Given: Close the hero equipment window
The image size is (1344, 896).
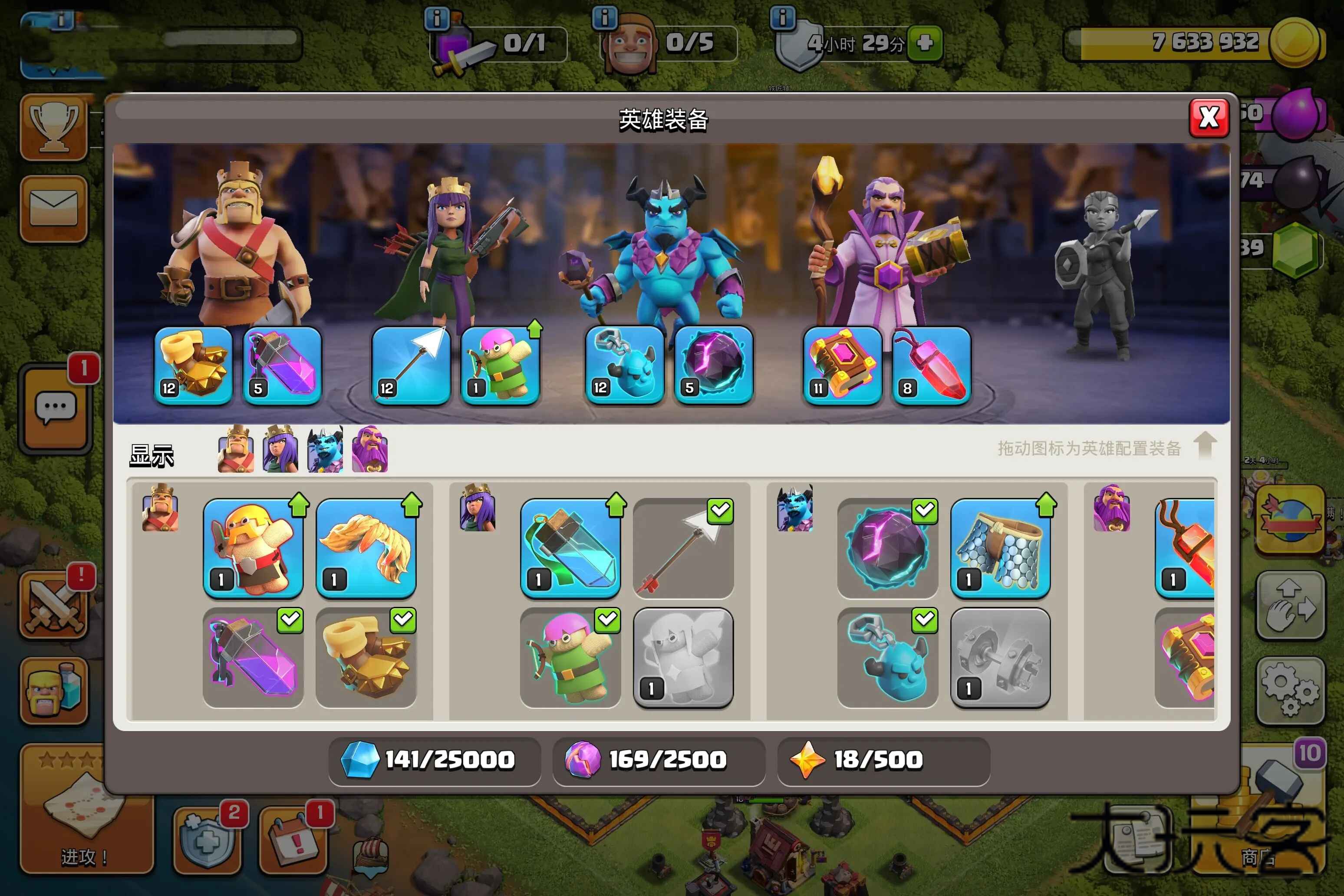Looking at the screenshot, I should (1209, 118).
